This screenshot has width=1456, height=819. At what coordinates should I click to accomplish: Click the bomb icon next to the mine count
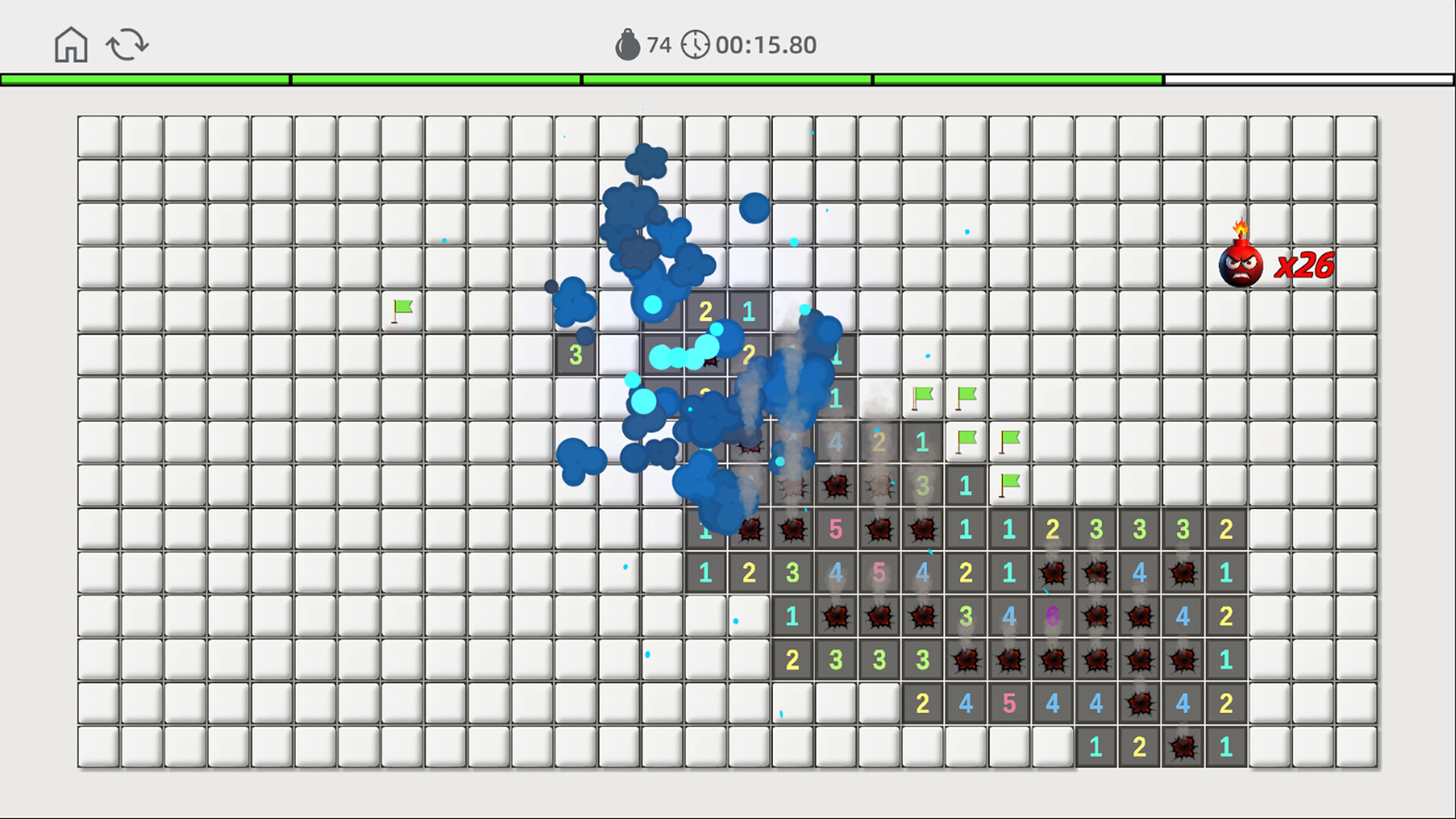[x=626, y=44]
